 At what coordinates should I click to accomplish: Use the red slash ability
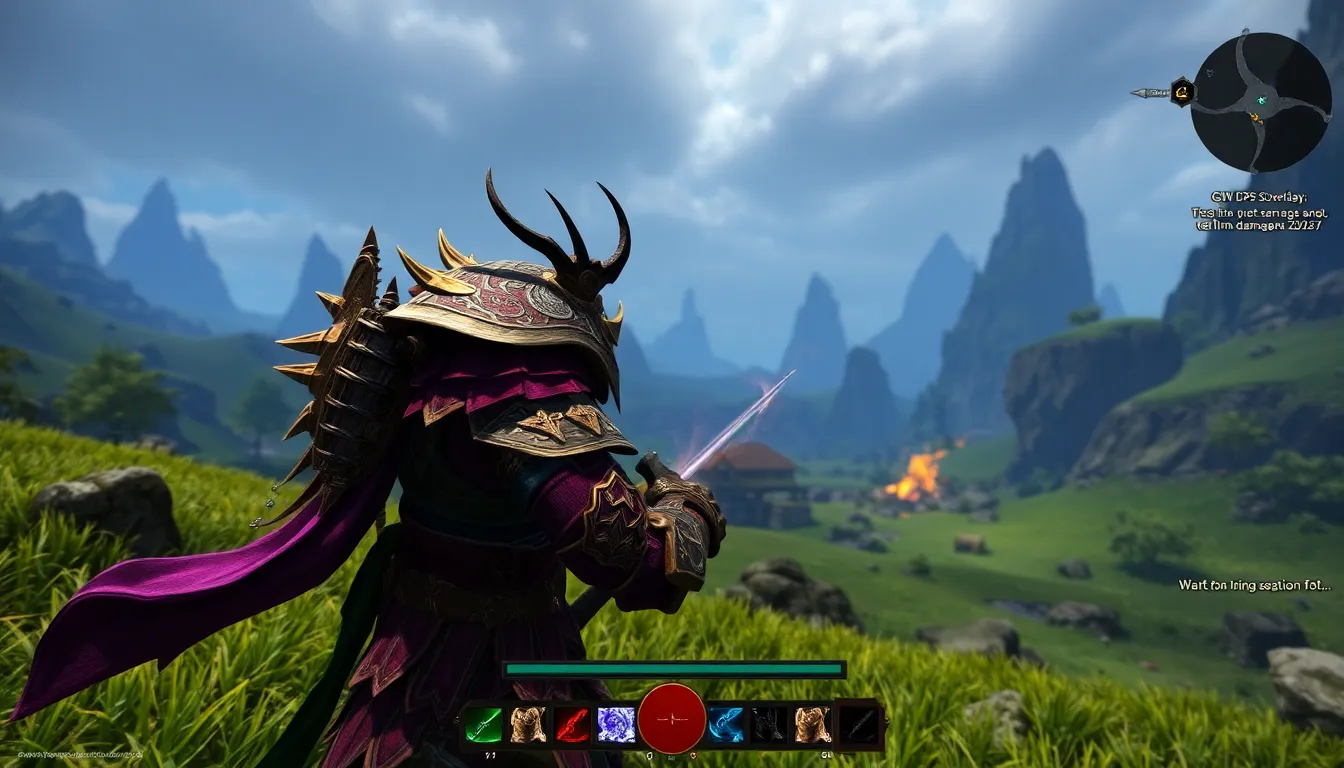572,724
